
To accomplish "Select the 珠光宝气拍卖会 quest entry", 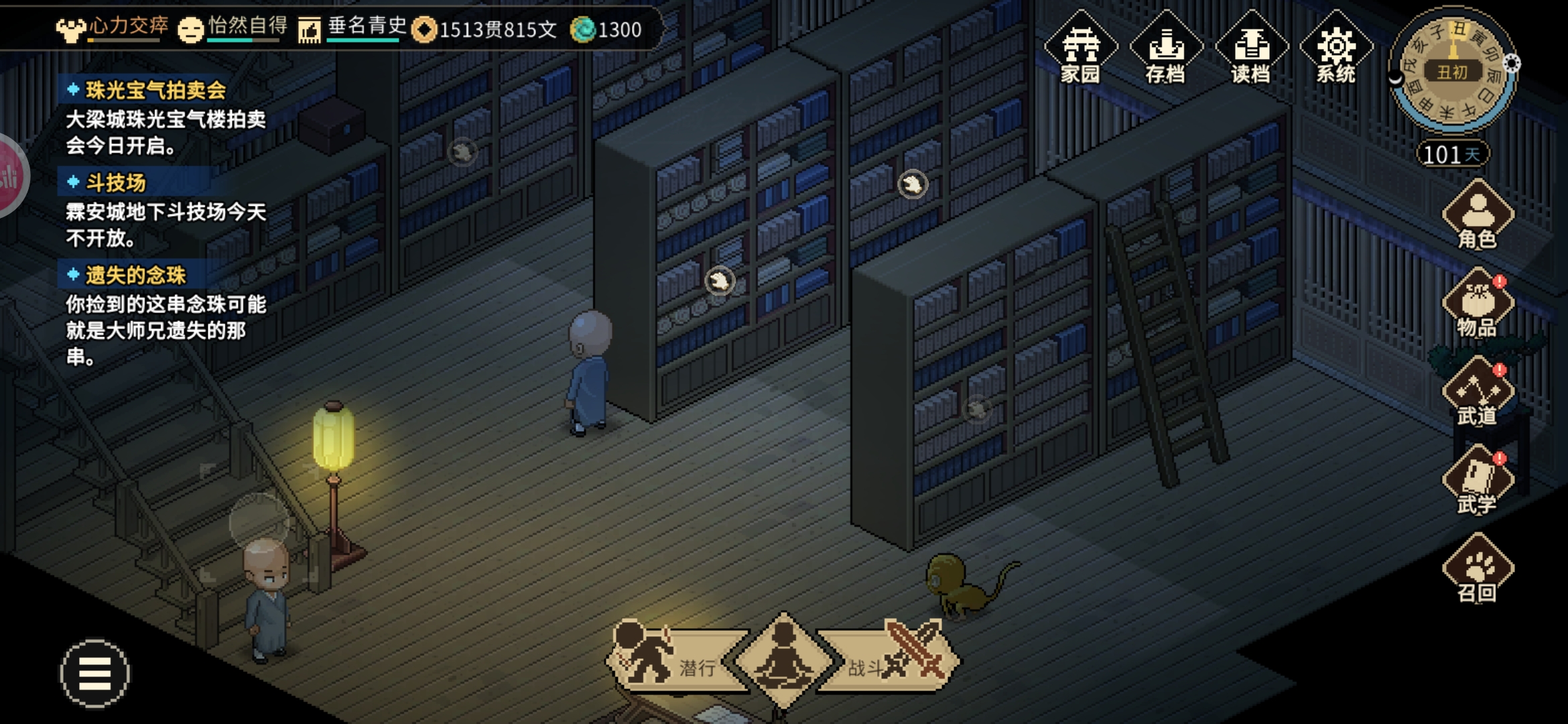I will [155, 90].
